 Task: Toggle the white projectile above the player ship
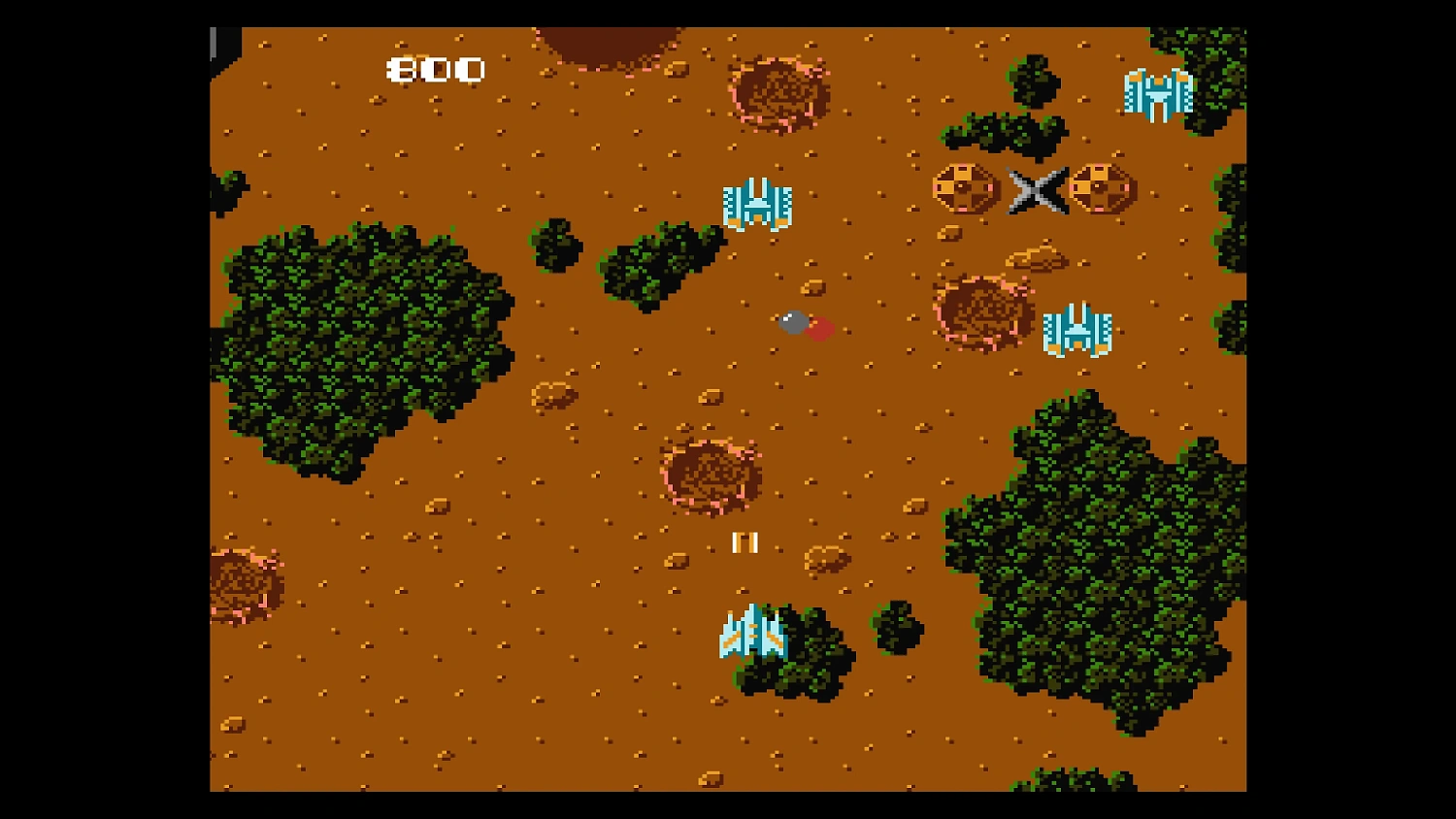pyautogui.click(x=745, y=543)
